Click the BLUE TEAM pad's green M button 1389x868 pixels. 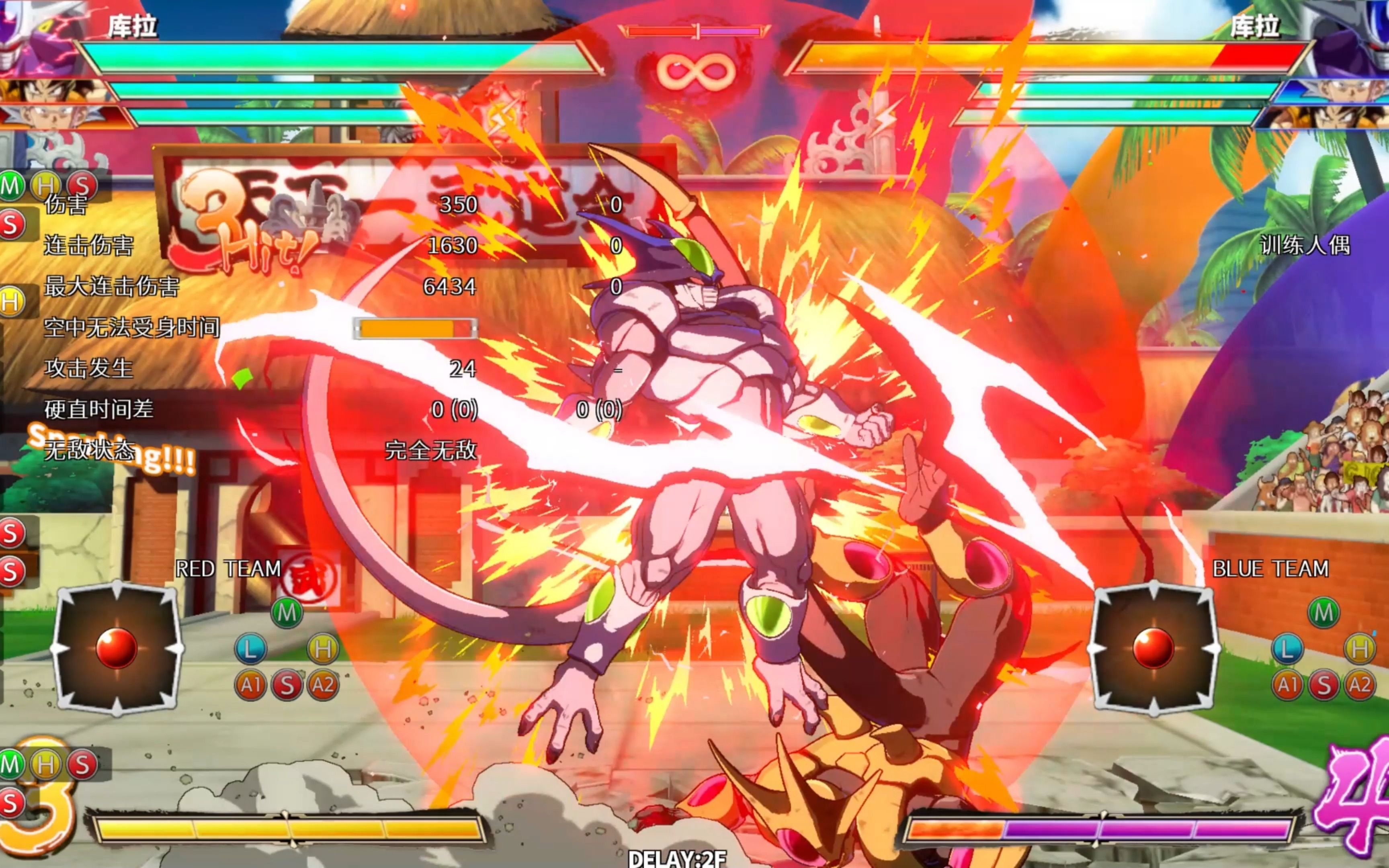pyautogui.click(x=1323, y=612)
